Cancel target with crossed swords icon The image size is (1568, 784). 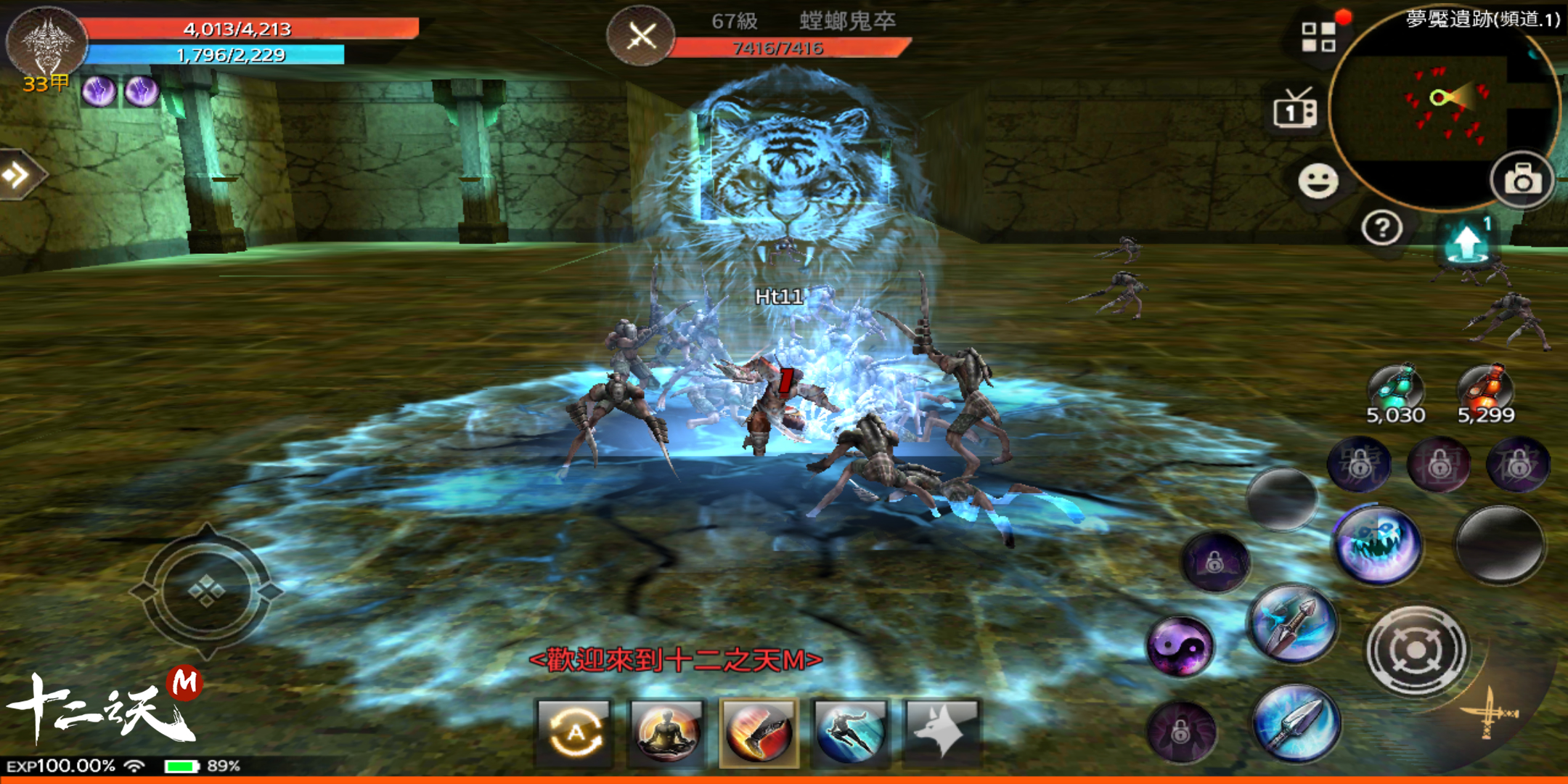tap(640, 36)
